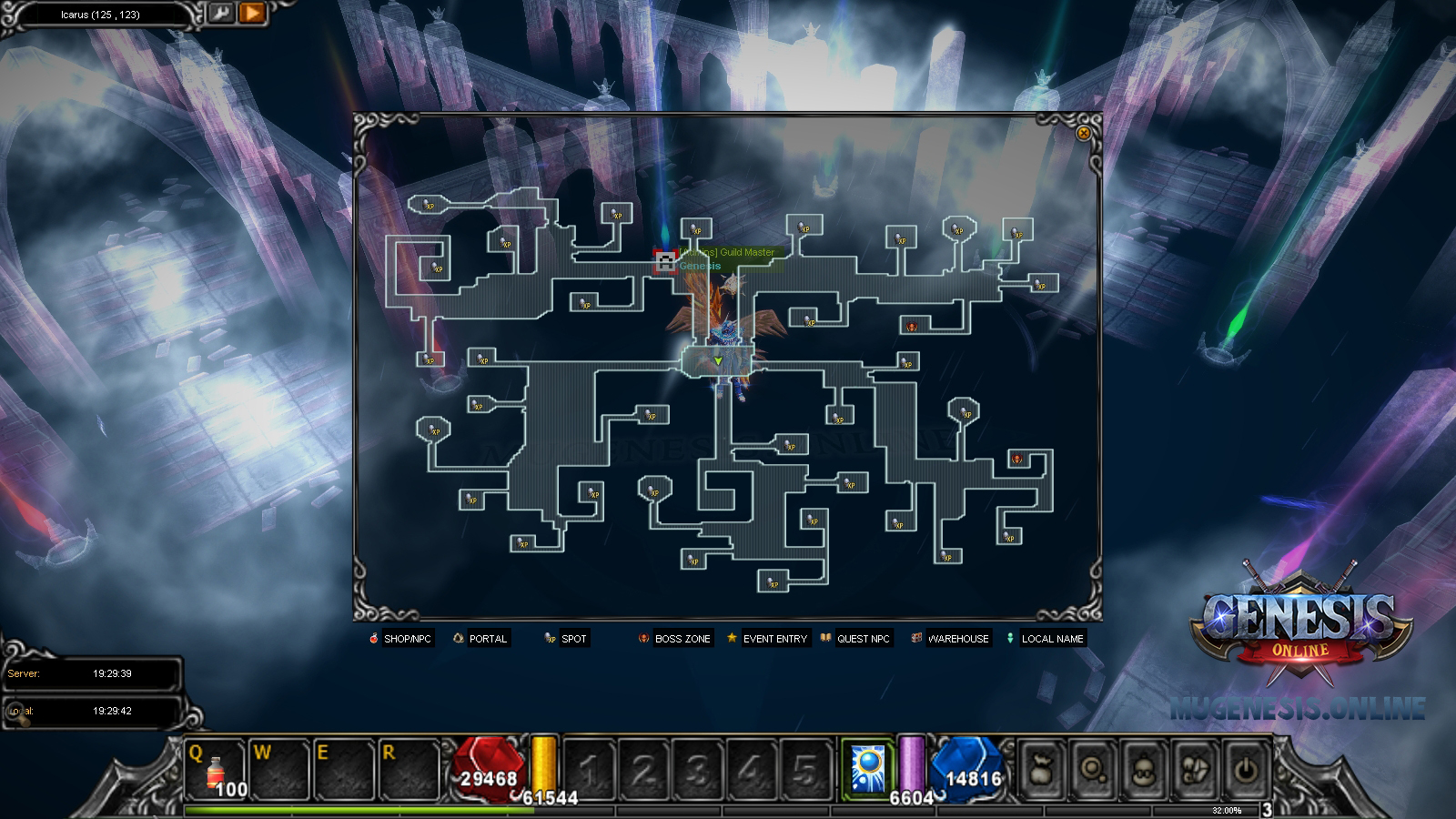Select the QUEST NPC legend entry
Viewport: 1456px width, 819px height.
point(855,639)
